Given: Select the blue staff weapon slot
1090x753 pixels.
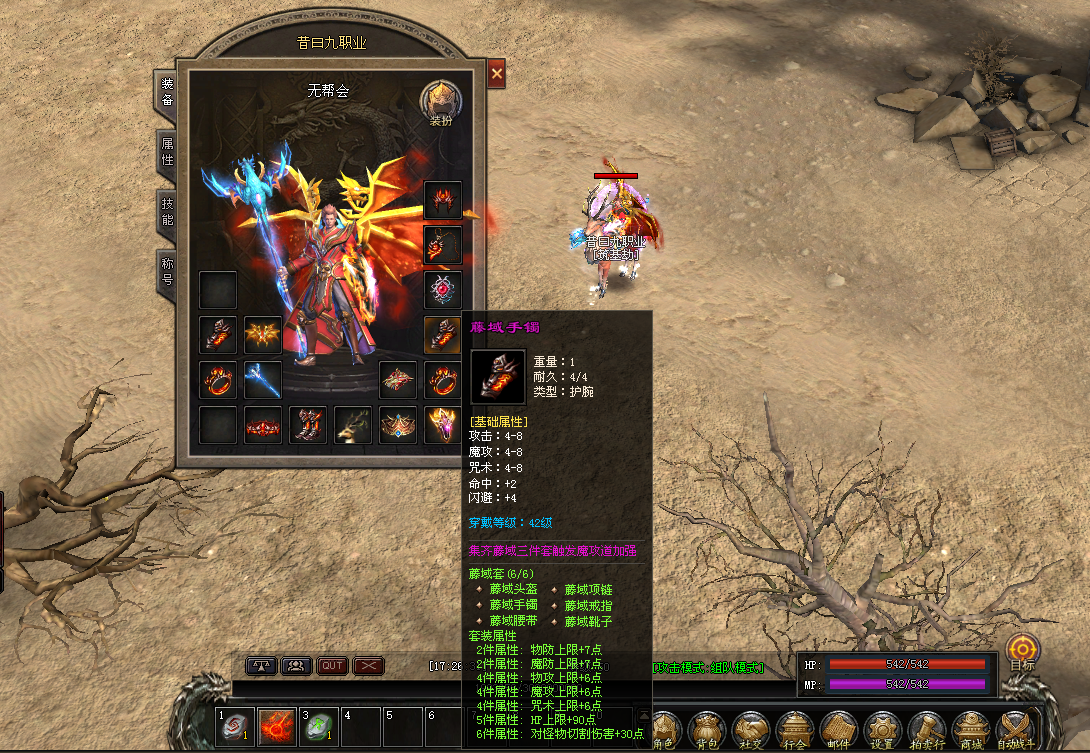Looking at the screenshot, I should (263, 380).
